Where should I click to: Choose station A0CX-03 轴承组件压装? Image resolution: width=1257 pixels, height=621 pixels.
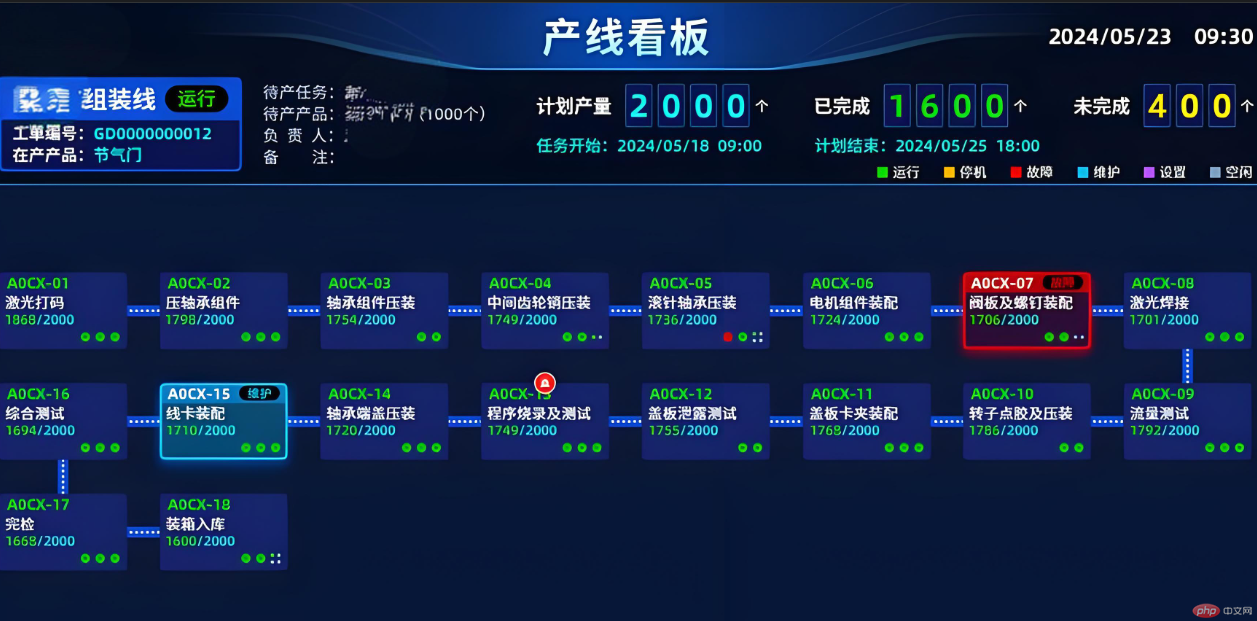point(384,311)
